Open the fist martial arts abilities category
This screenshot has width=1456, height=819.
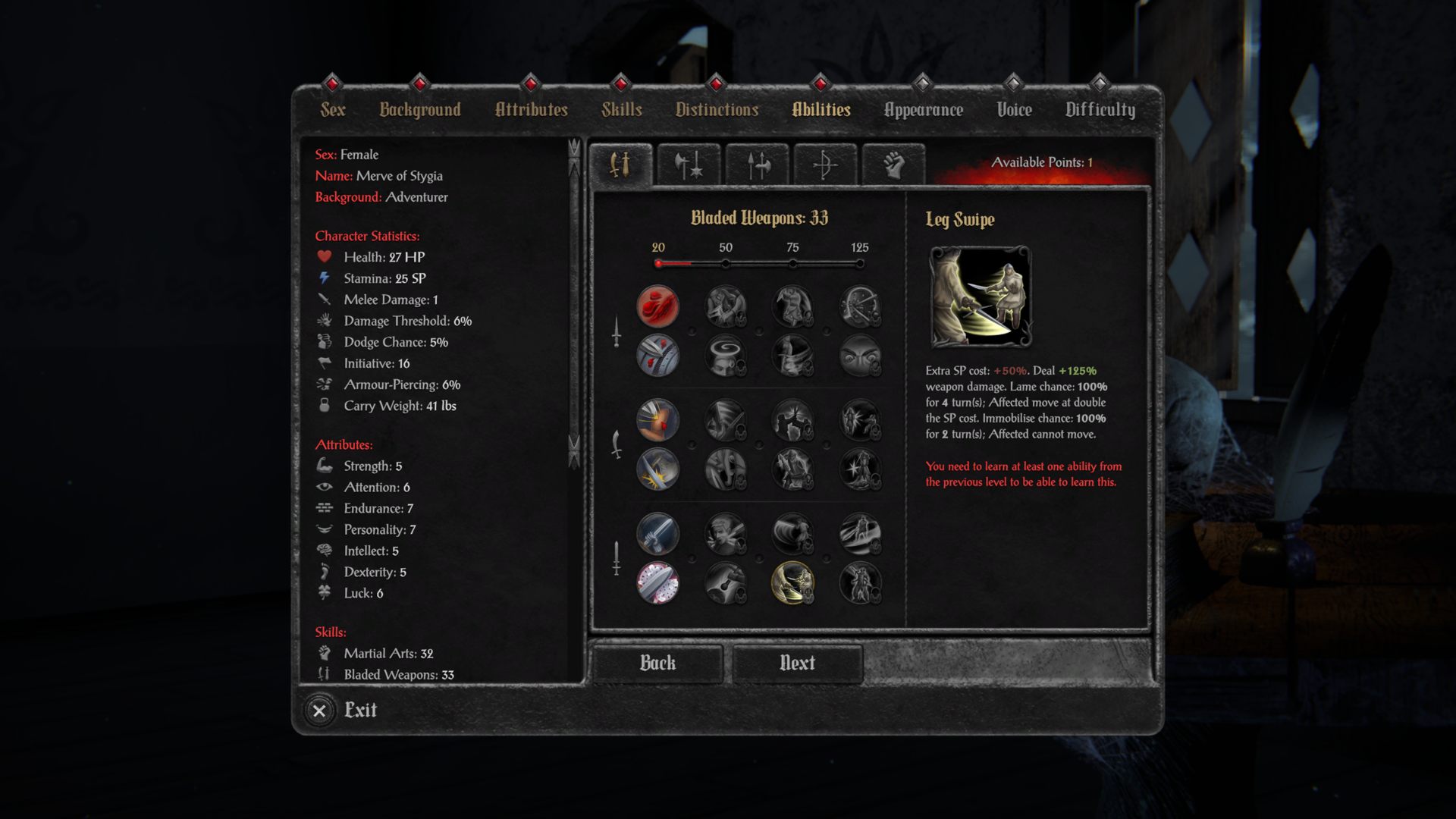[893, 164]
